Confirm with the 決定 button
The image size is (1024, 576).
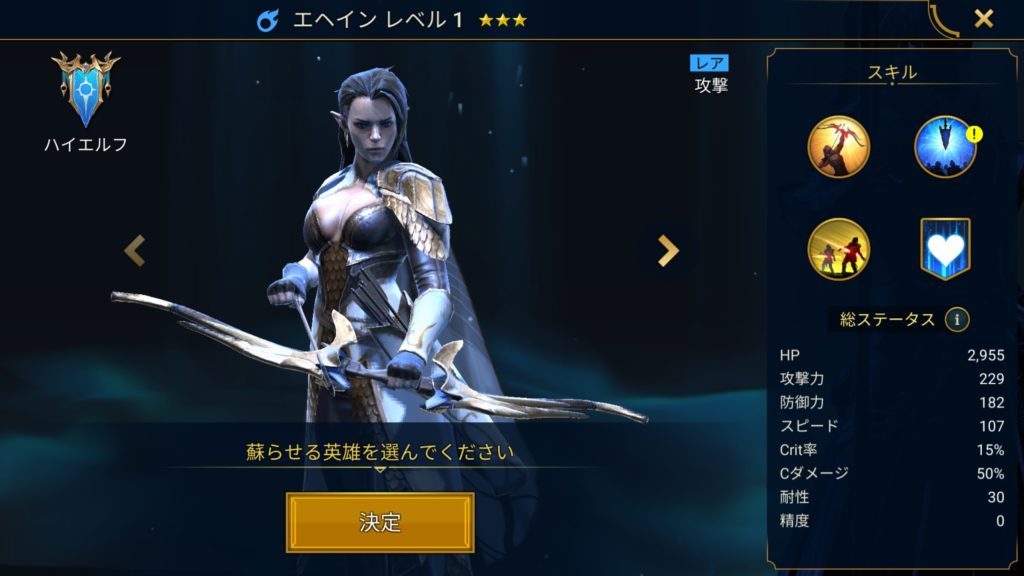[x=380, y=522]
